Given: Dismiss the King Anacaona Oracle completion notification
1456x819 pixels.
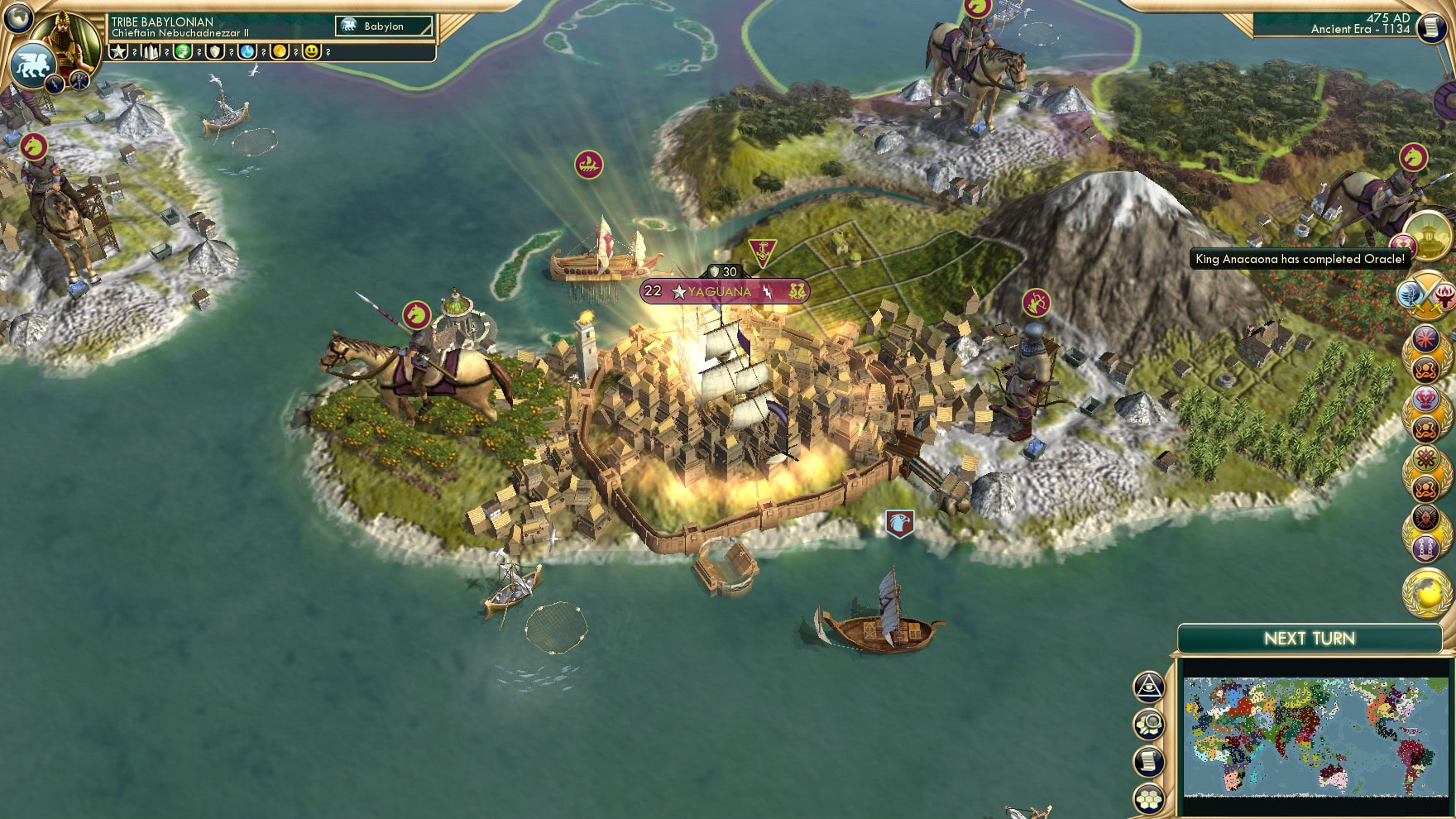Looking at the screenshot, I should [1299, 257].
